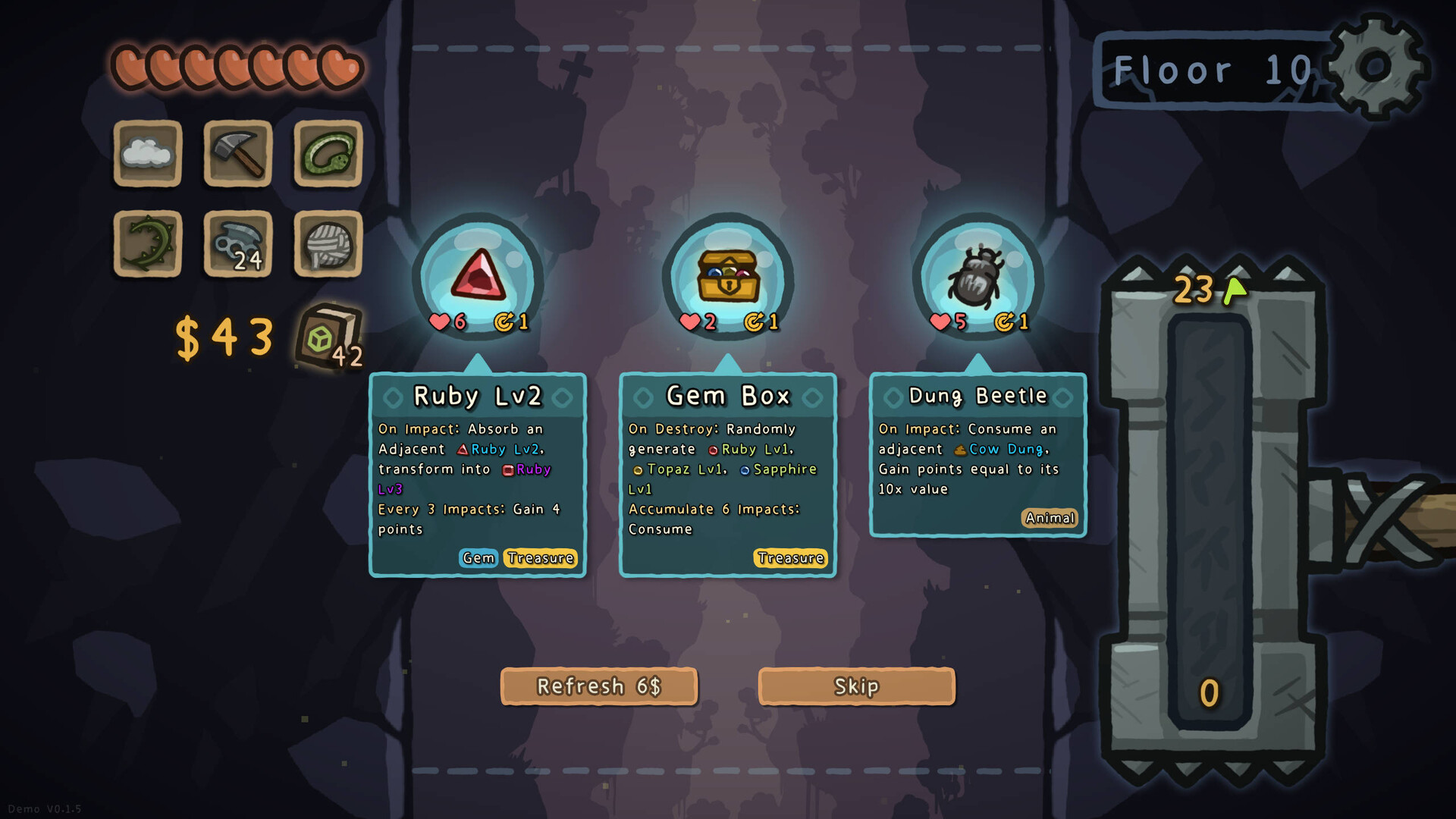1456x819 pixels.
Task: Click the Treasure tag on the Gem Box card
Action: [x=791, y=558]
